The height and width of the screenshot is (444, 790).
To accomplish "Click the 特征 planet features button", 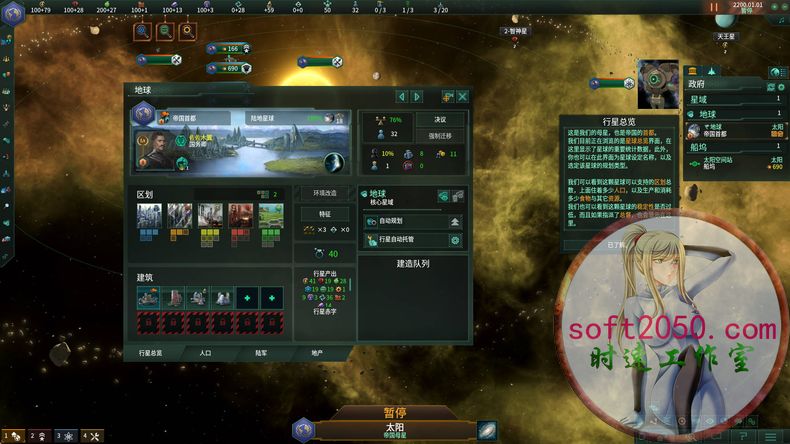I will pyautogui.click(x=325, y=214).
